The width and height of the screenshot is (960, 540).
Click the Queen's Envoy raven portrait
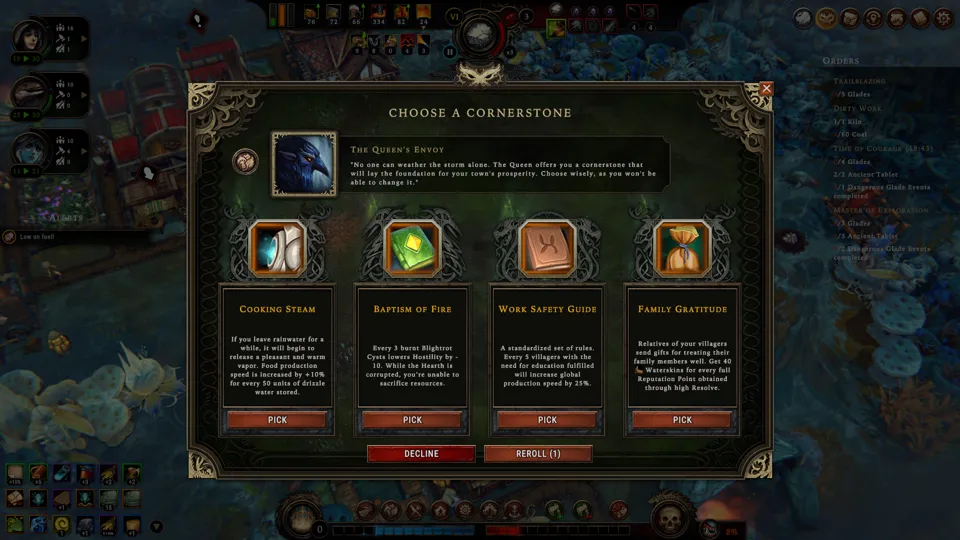(x=304, y=164)
